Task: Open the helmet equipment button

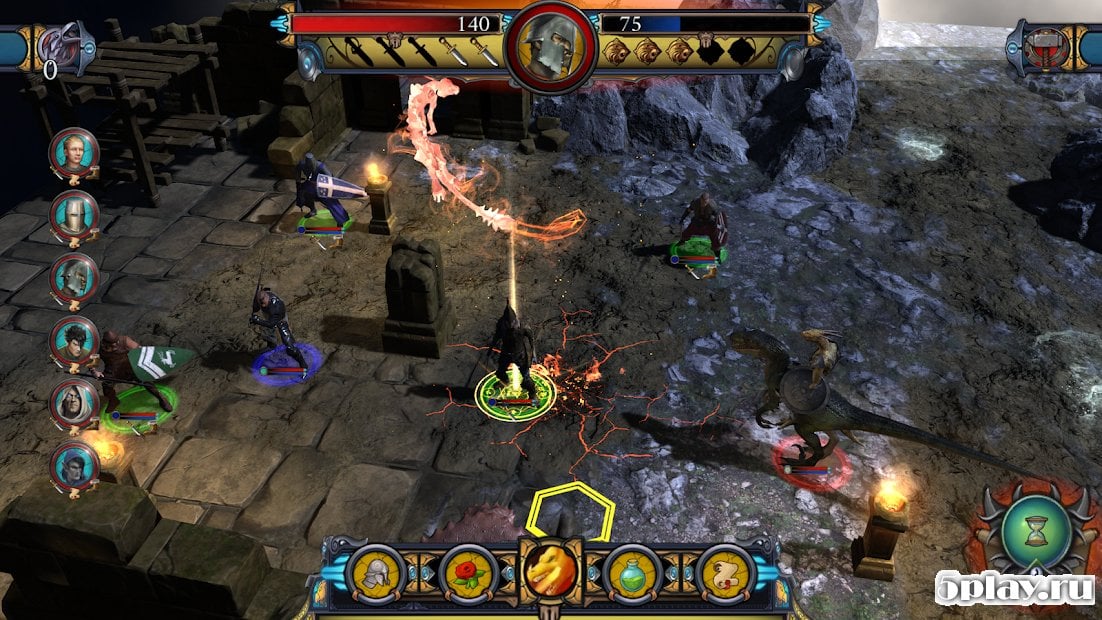Action: [x=377, y=574]
